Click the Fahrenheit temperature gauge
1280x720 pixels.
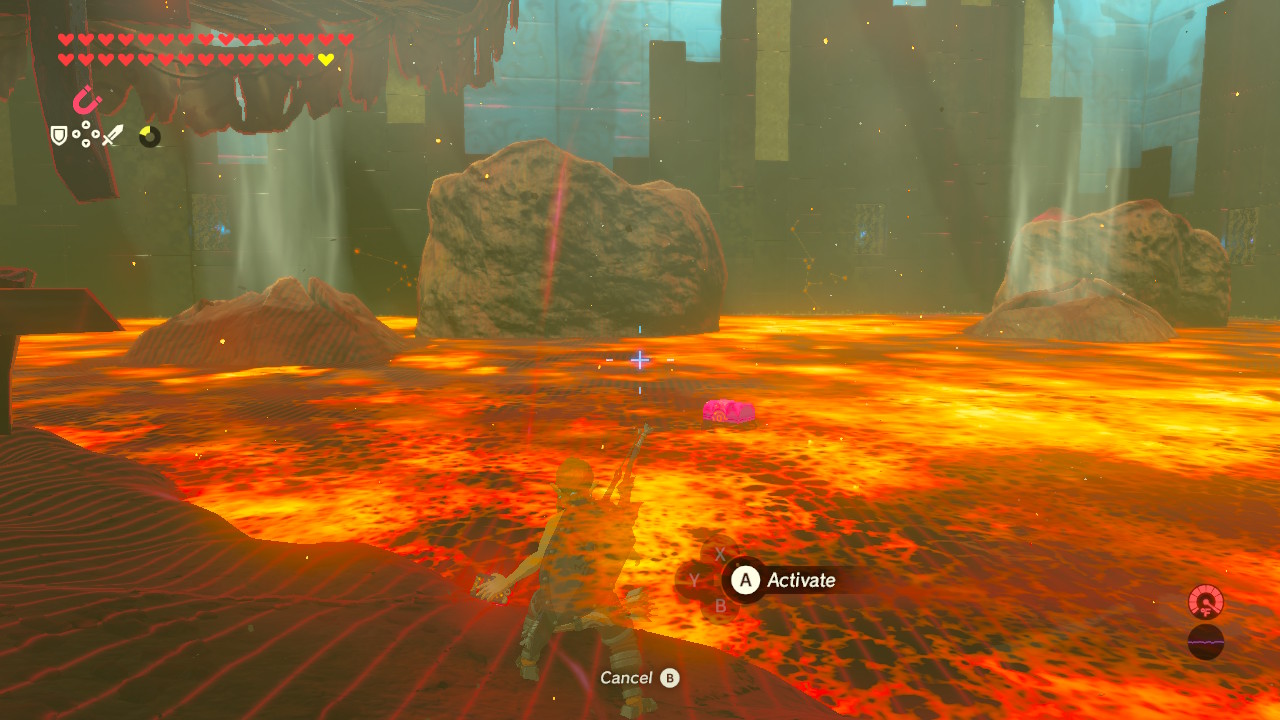[x=1207, y=603]
